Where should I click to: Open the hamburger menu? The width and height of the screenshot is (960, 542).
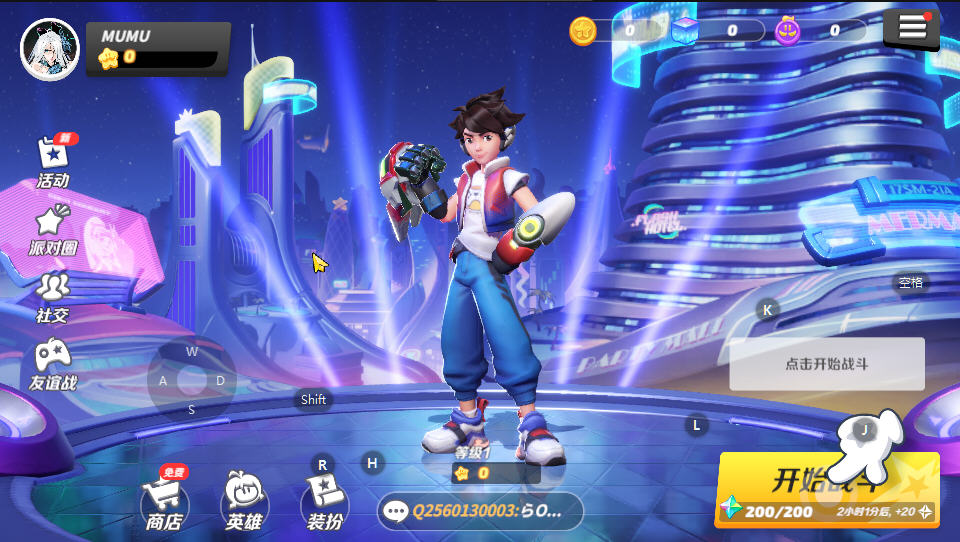point(911,29)
